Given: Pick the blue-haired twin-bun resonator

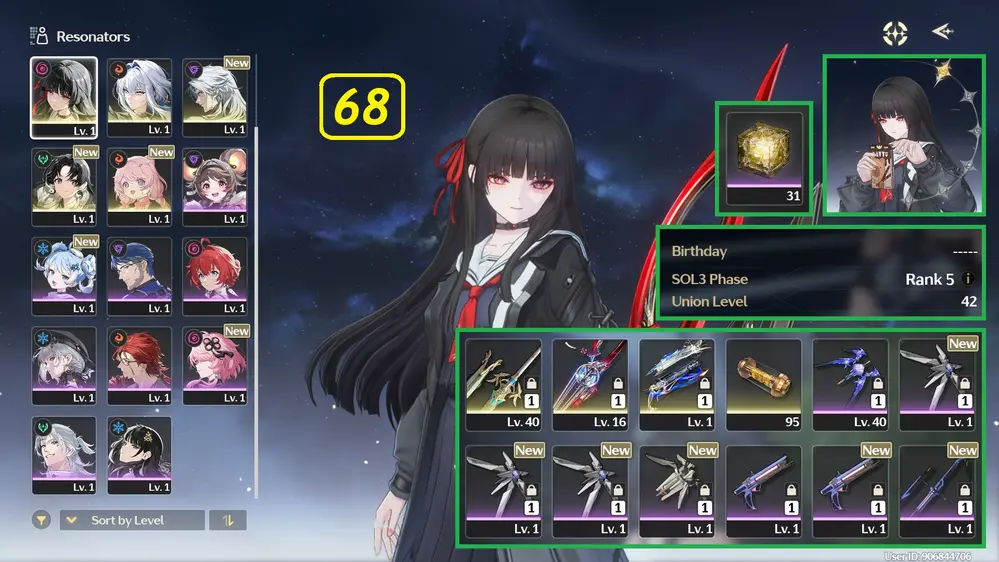Looking at the screenshot, I should [64, 275].
